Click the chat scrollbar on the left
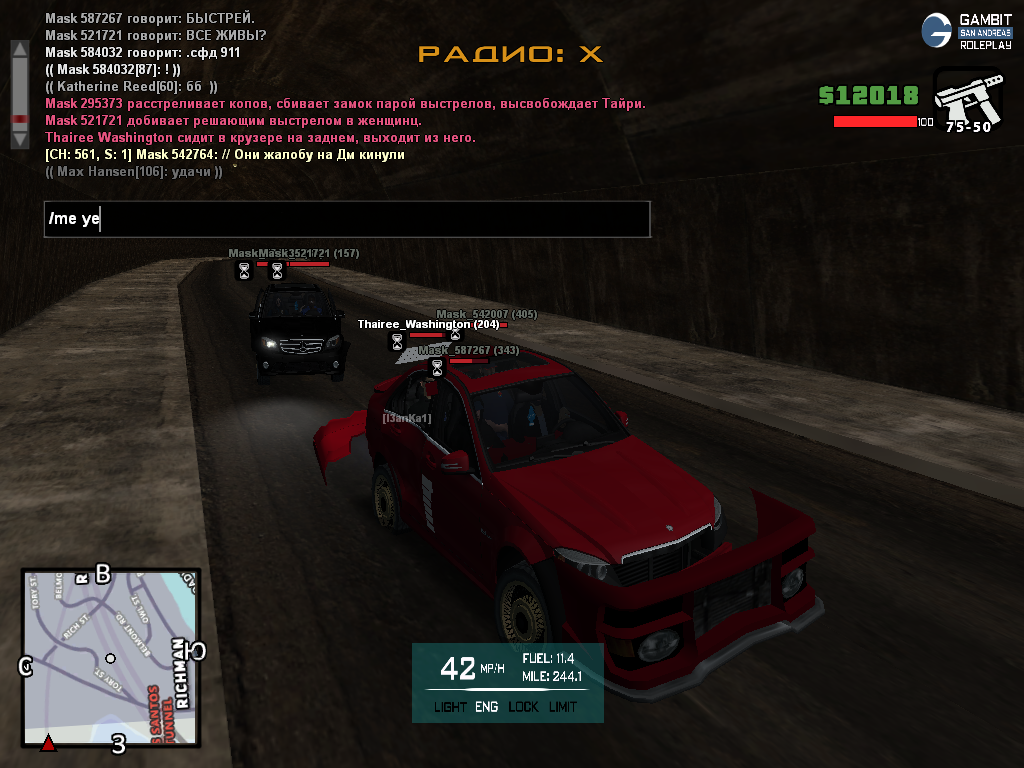This screenshot has width=1024, height=768. [18, 95]
